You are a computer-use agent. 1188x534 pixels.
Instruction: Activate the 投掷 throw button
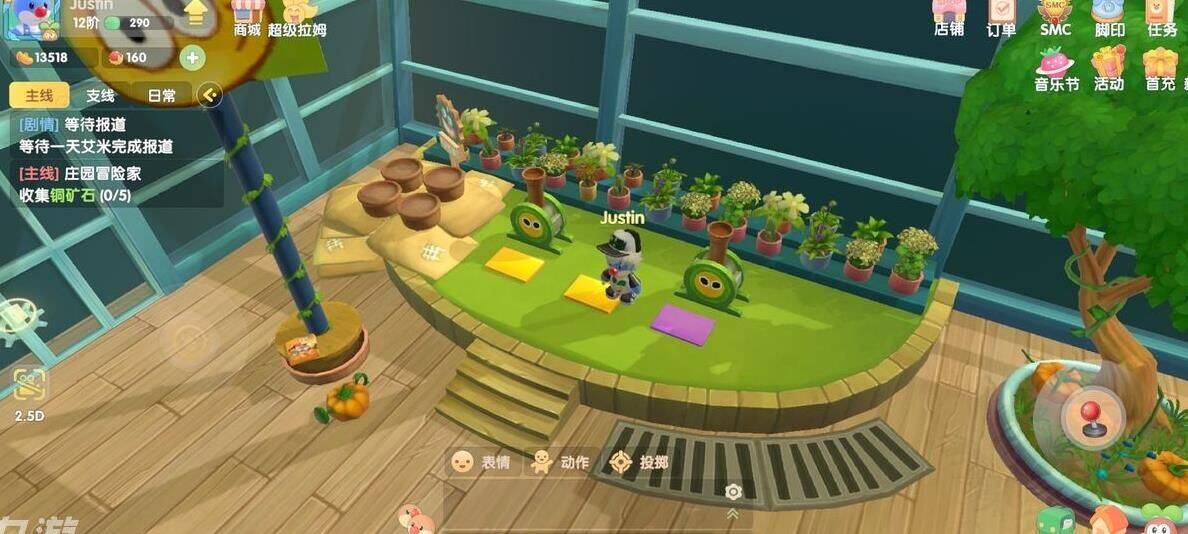point(640,462)
